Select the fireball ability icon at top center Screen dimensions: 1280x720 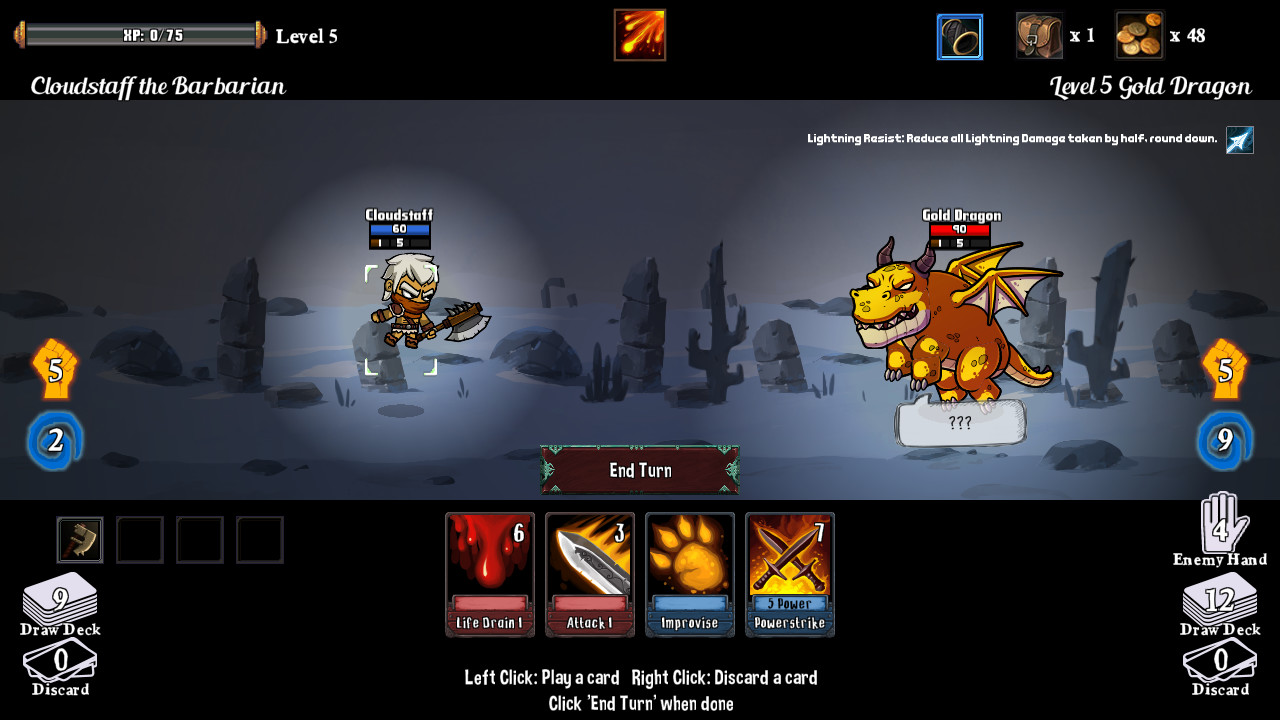pyautogui.click(x=639, y=35)
